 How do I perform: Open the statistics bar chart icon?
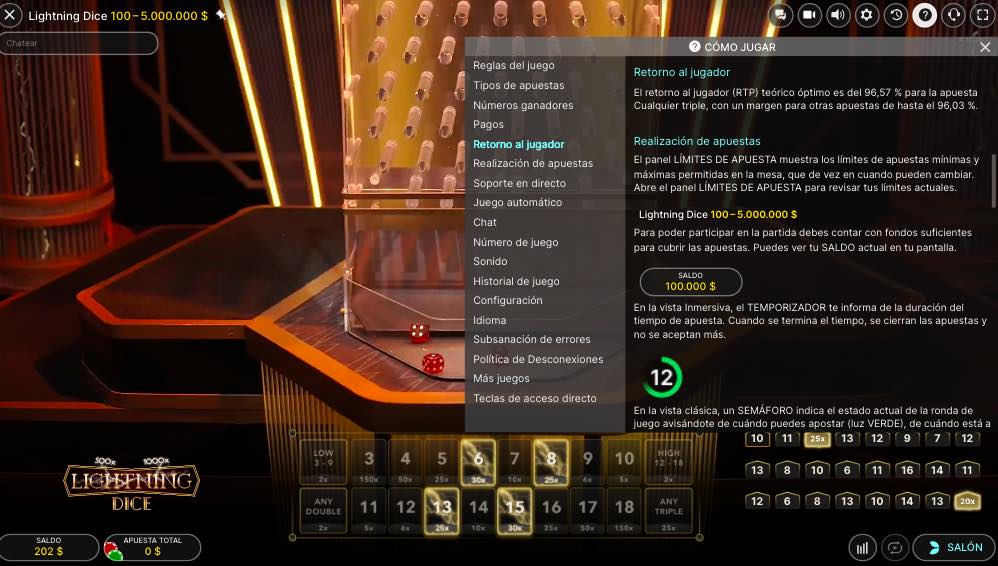coord(862,547)
